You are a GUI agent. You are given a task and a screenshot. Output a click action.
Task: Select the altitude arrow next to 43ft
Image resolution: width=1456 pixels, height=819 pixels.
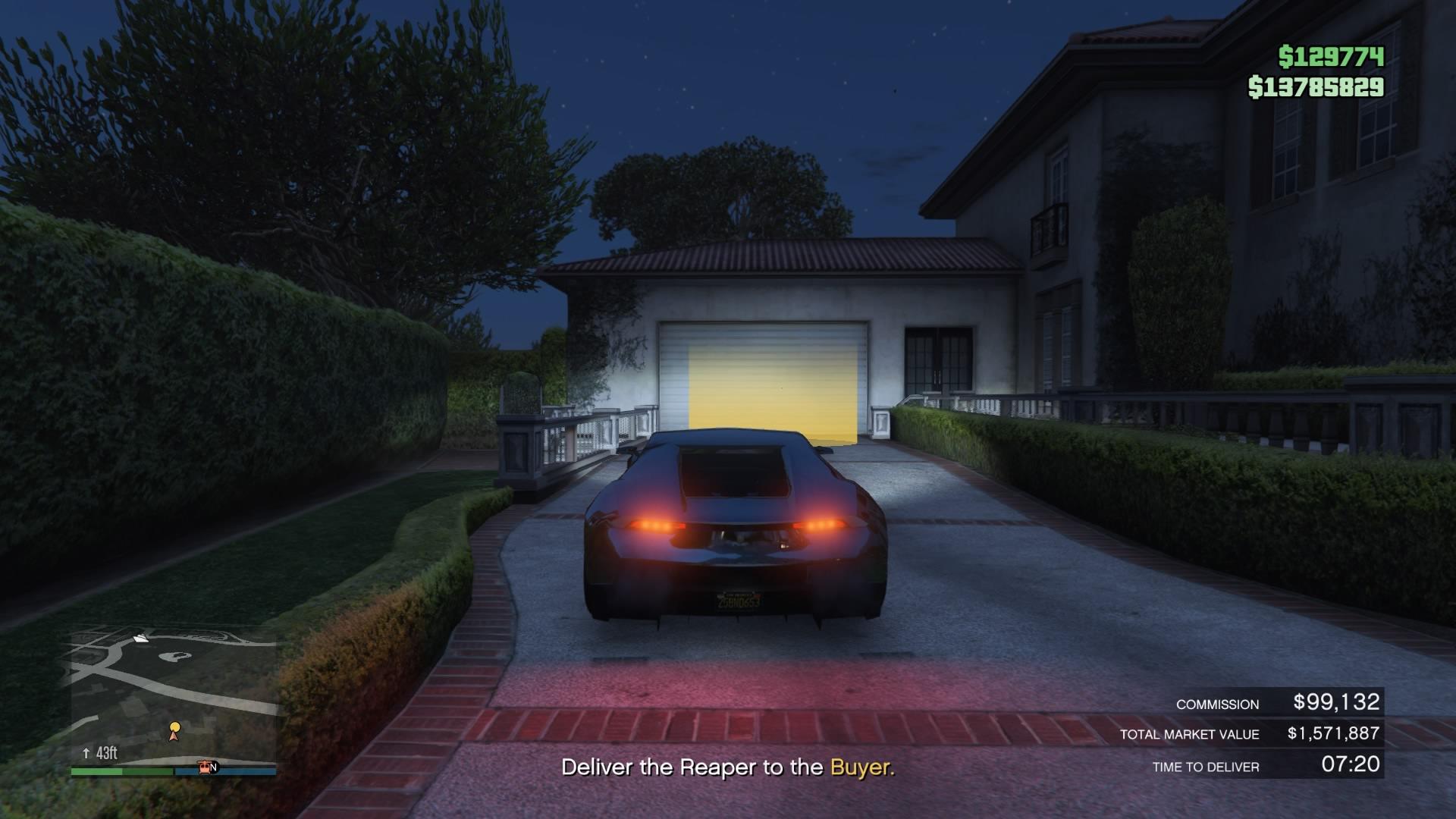click(86, 752)
